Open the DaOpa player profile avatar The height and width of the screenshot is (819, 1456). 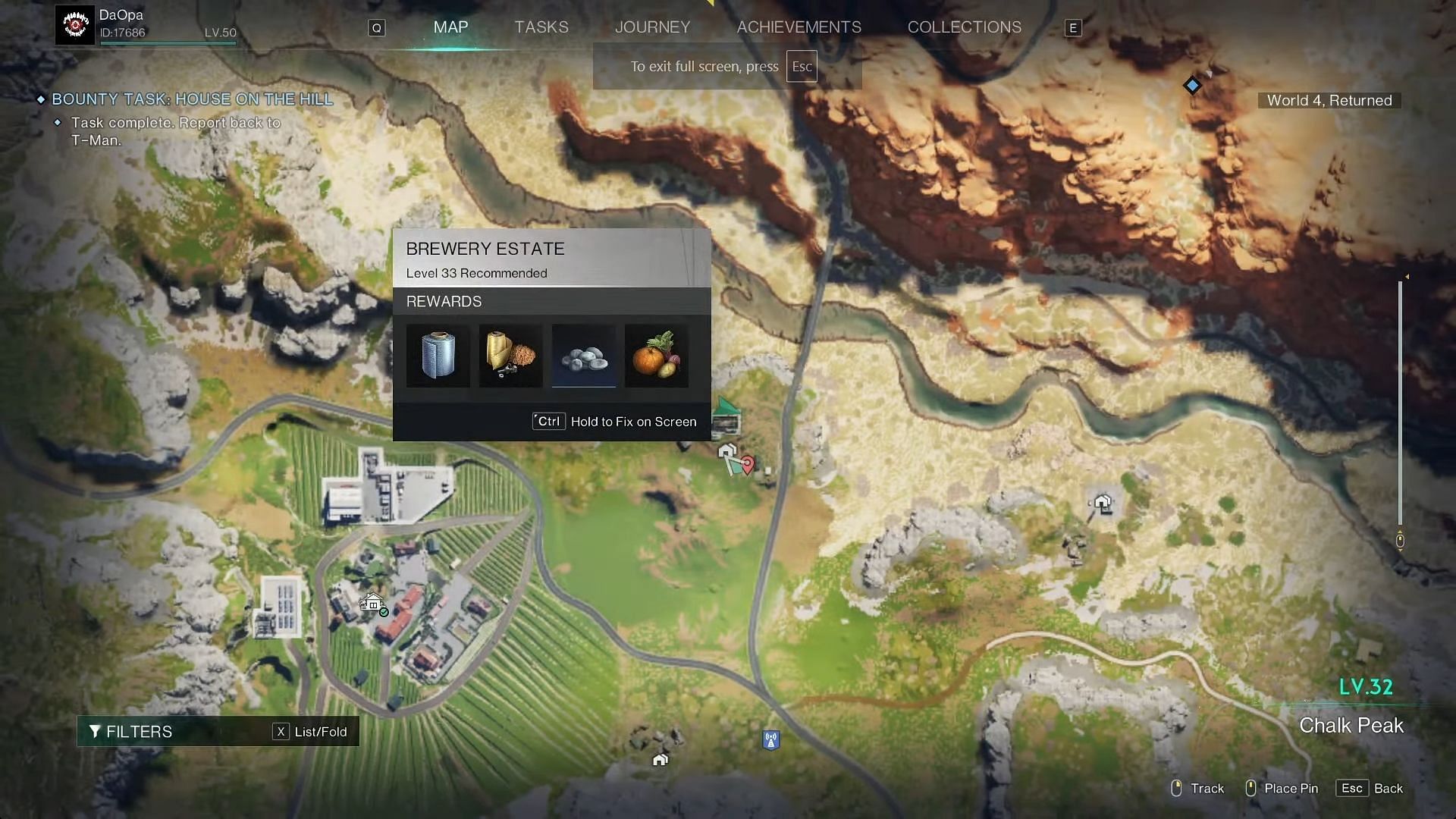pos(75,25)
